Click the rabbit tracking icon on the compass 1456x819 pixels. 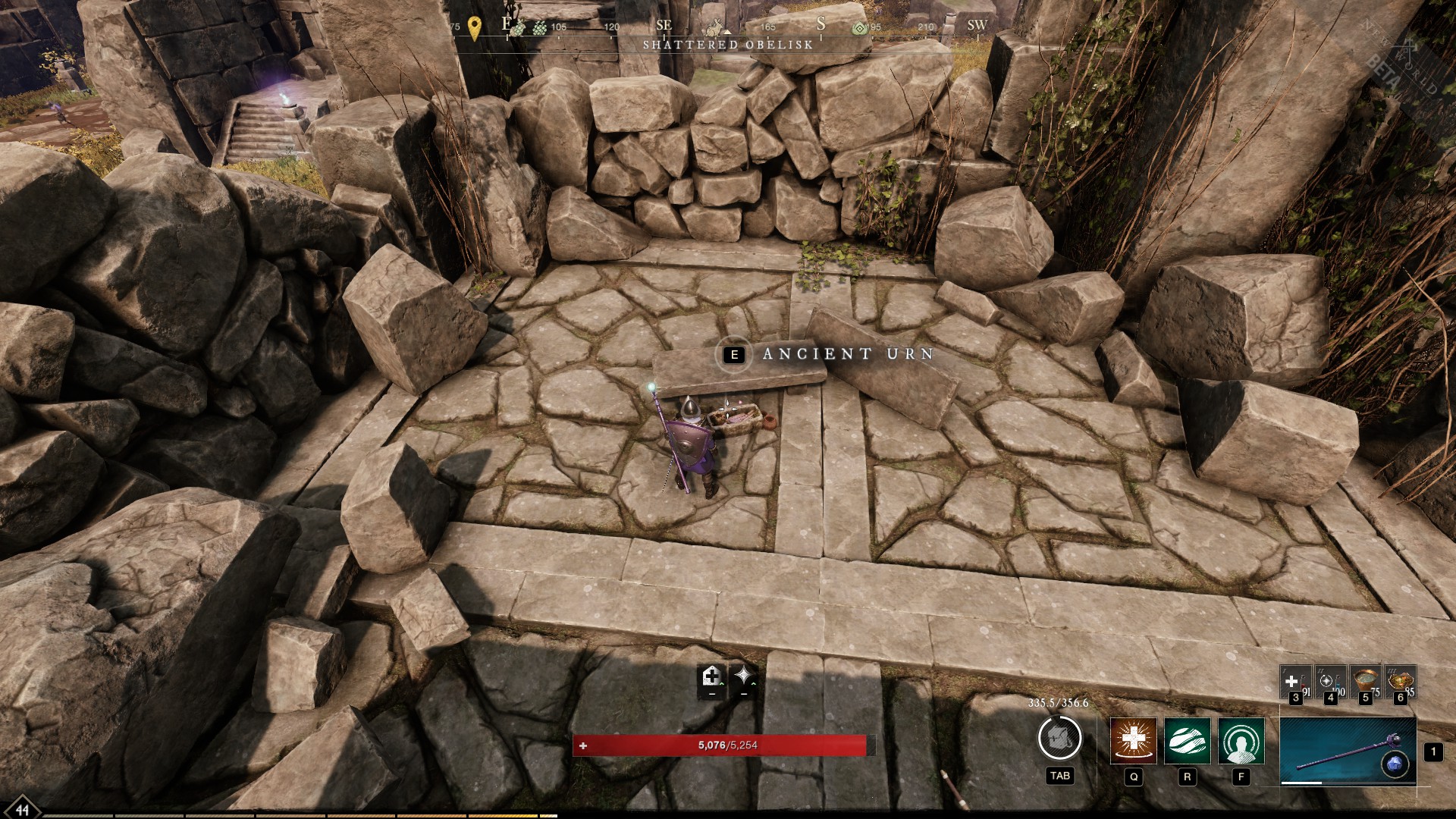(x=714, y=27)
